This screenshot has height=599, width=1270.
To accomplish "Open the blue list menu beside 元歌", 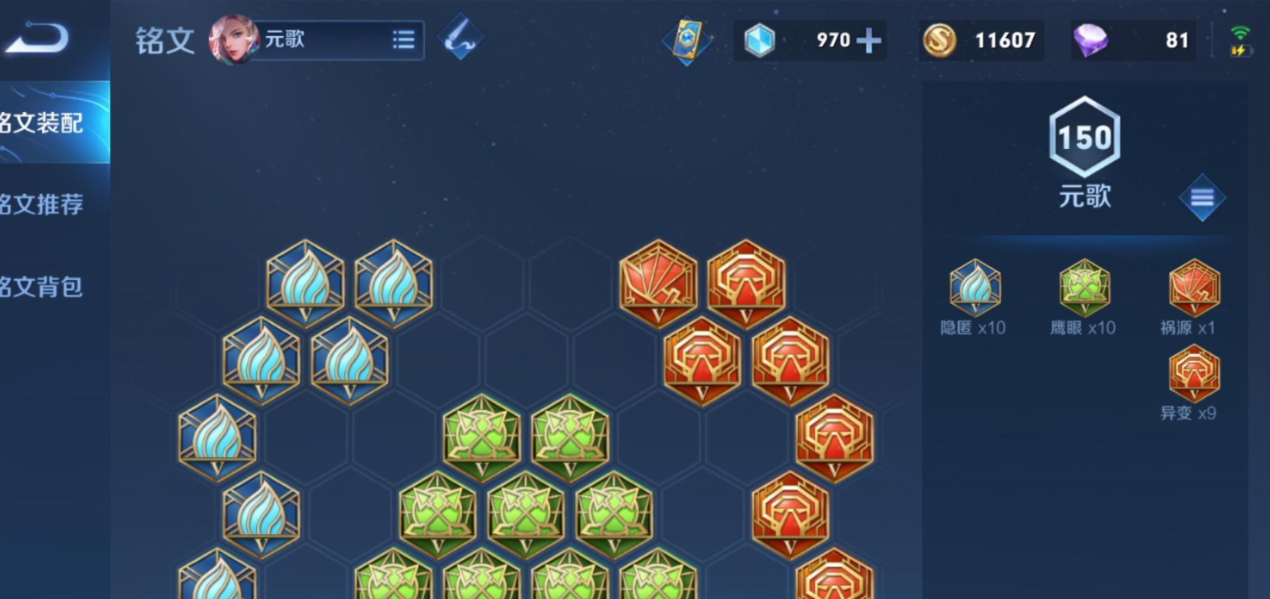I will click(1201, 198).
